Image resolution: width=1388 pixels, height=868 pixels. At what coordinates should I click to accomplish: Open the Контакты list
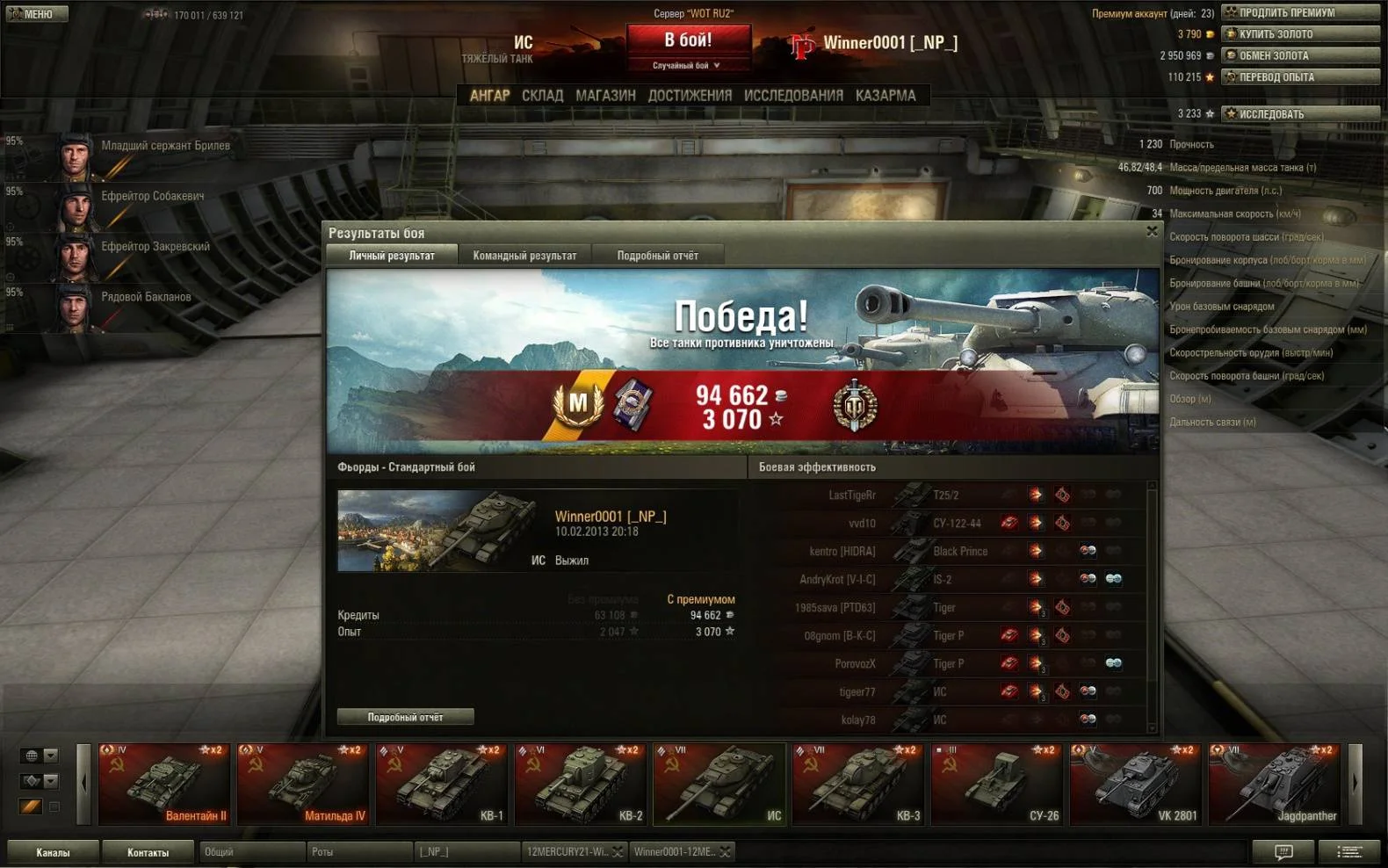(148, 852)
